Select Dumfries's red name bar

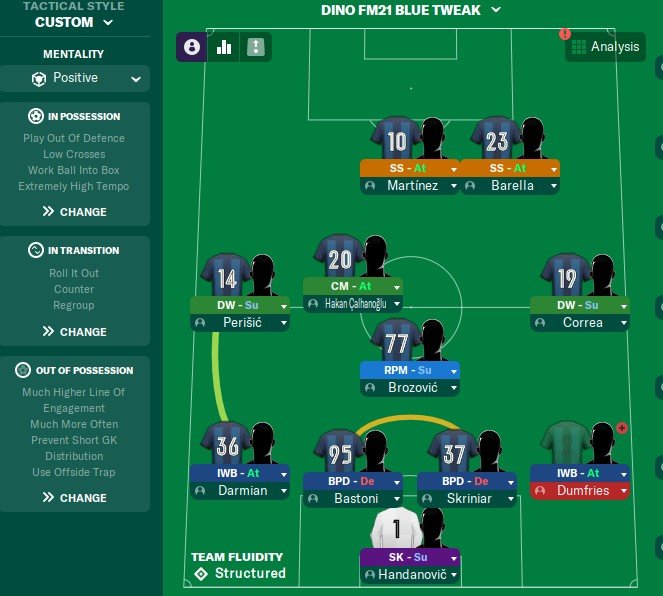[x=580, y=491]
